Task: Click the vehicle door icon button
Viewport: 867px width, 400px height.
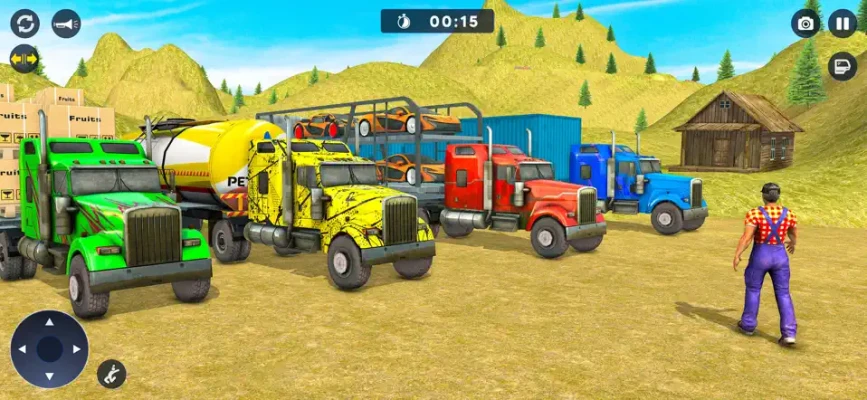Action: (842, 66)
